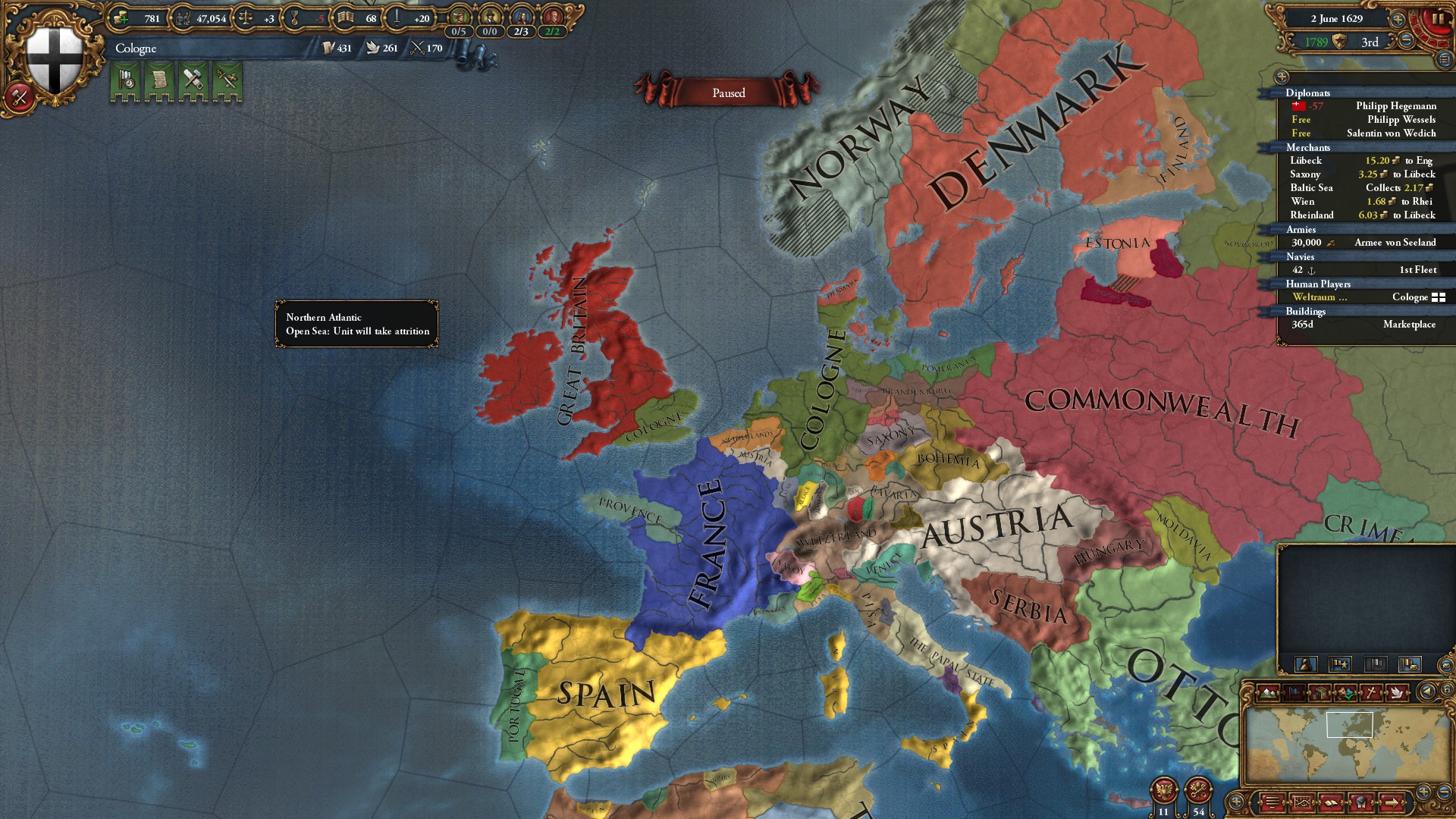The width and height of the screenshot is (1456, 819).
Task: Switch to the terrain map mode
Action: [1268, 692]
